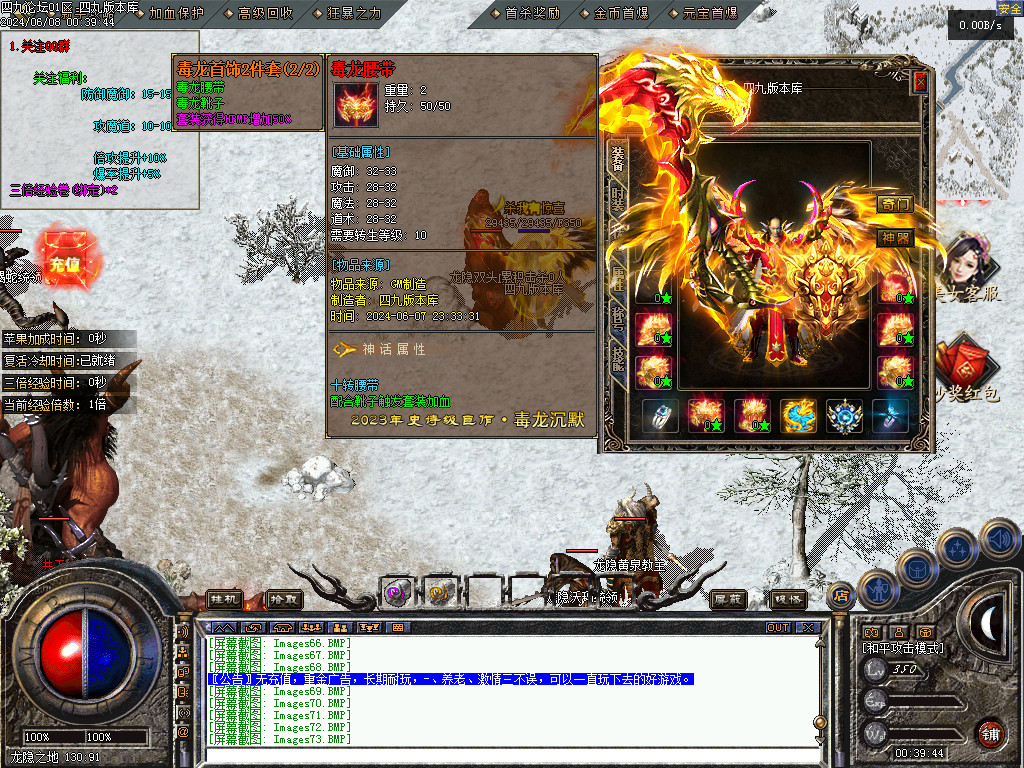Open the 奇门 panel
This screenshot has width=1024, height=768.
tap(895, 204)
